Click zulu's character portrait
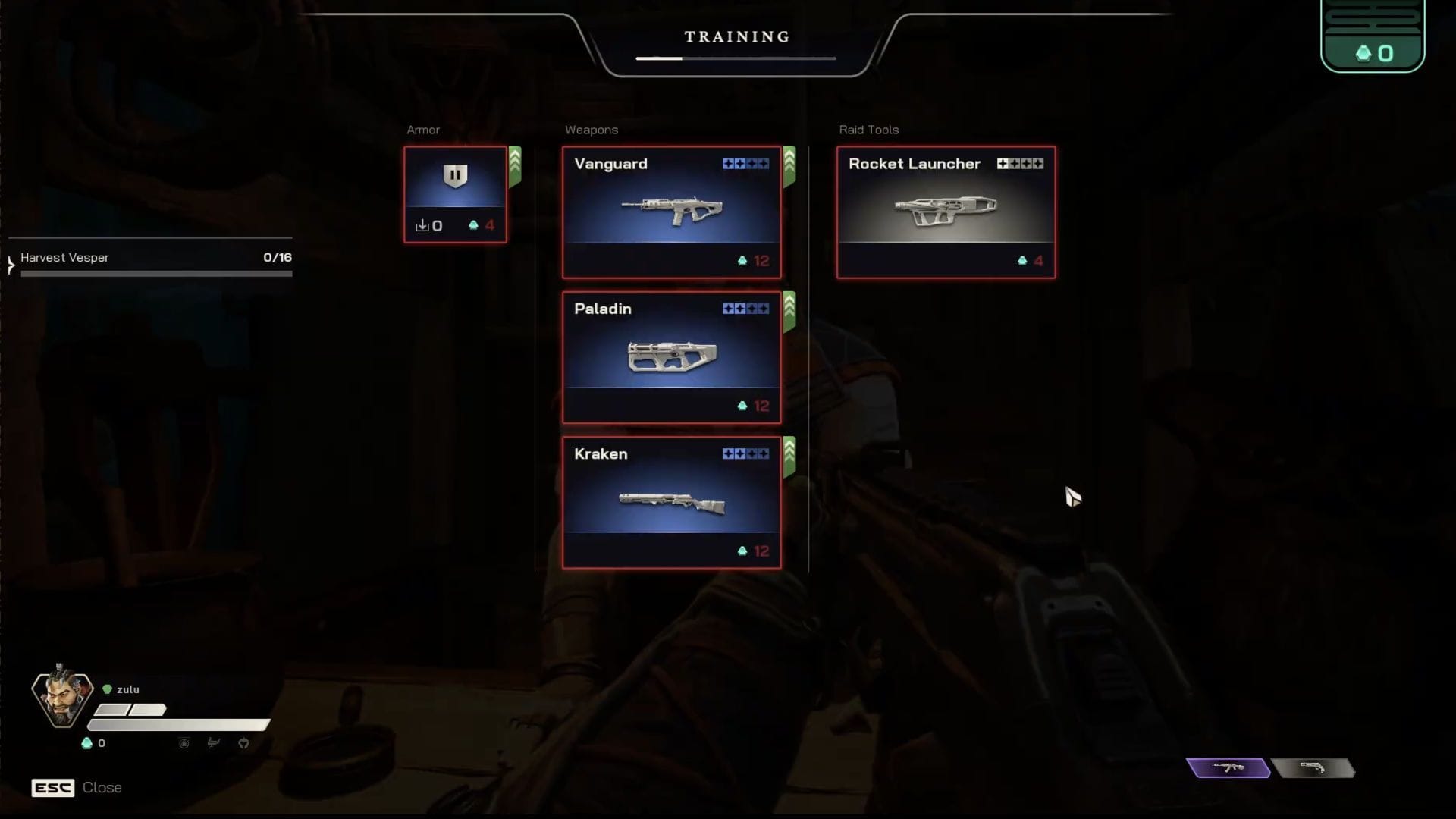The height and width of the screenshot is (819, 1456). 62,696
